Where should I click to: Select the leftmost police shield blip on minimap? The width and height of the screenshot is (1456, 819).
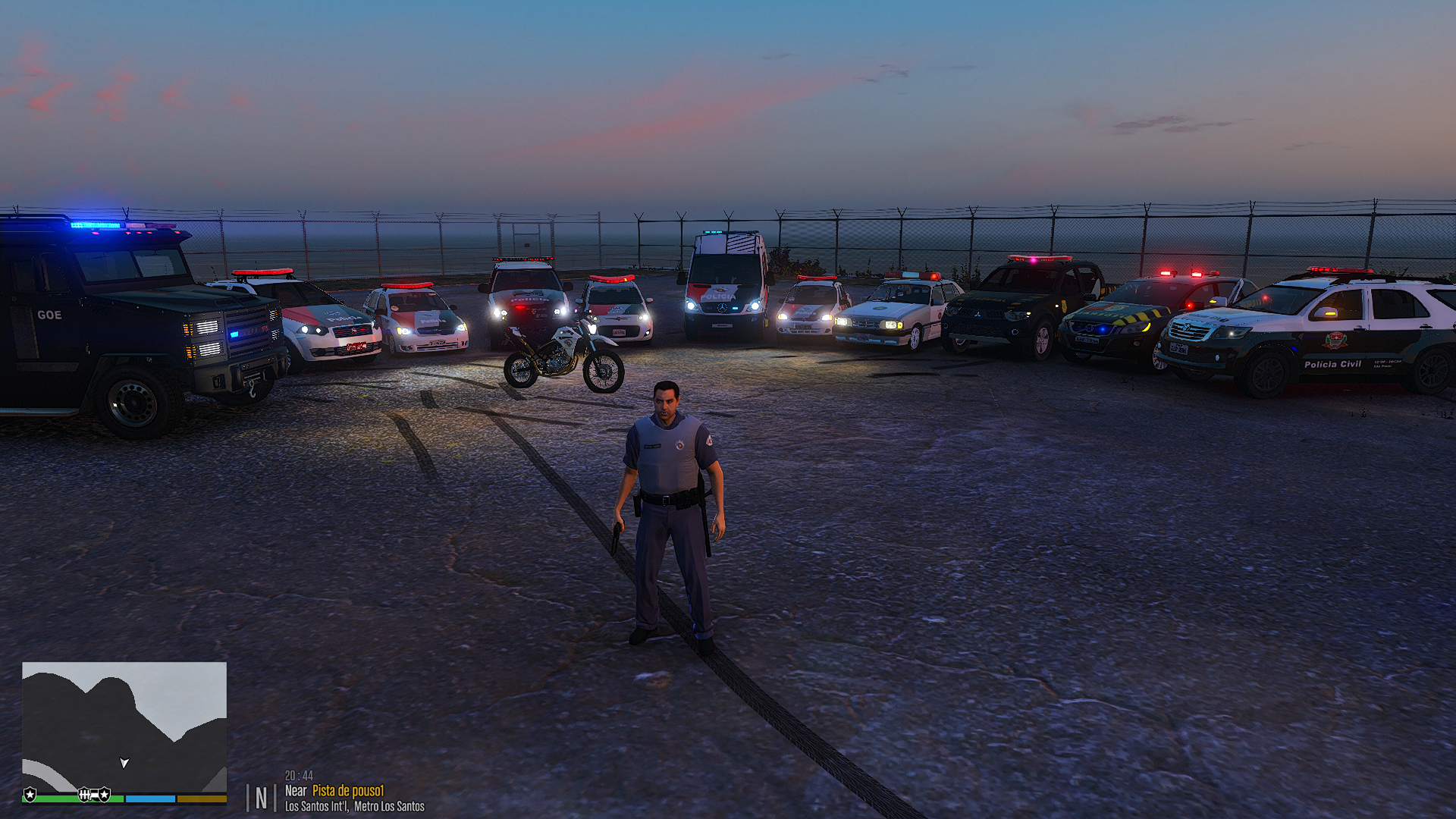coord(30,794)
